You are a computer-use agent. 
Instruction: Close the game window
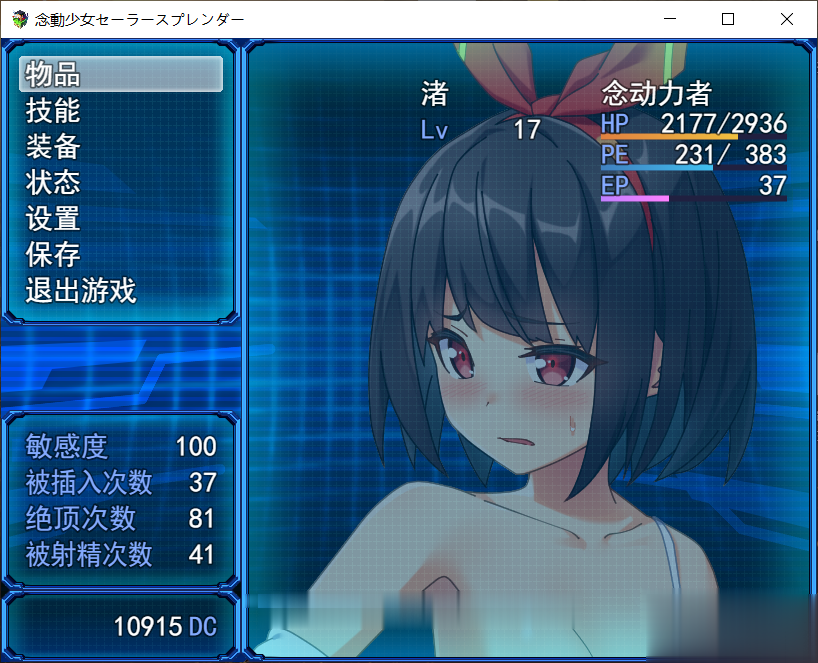point(786,19)
